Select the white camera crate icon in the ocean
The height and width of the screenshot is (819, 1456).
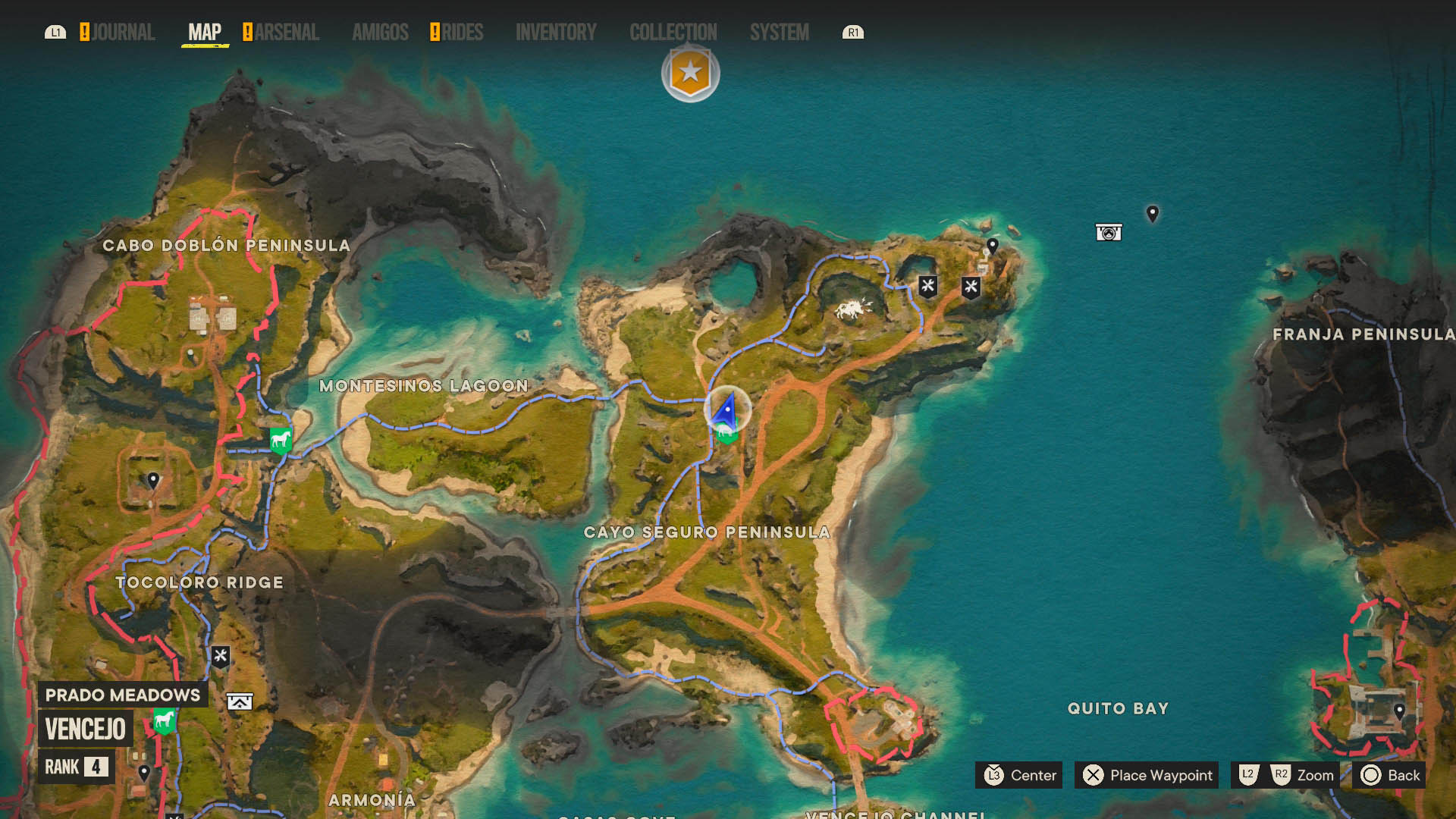click(x=1108, y=232)
